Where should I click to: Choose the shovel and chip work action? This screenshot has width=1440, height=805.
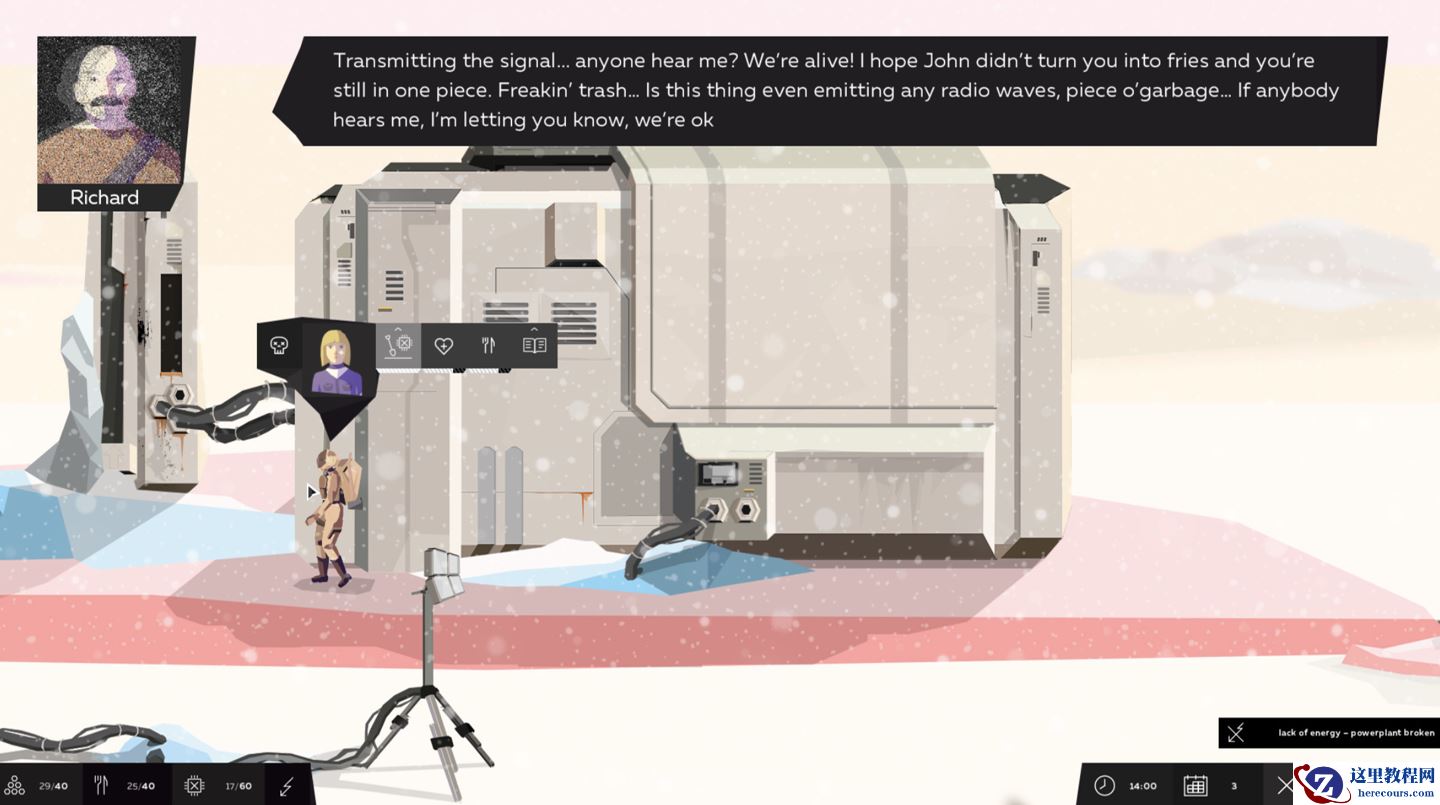tap(398, 346)
